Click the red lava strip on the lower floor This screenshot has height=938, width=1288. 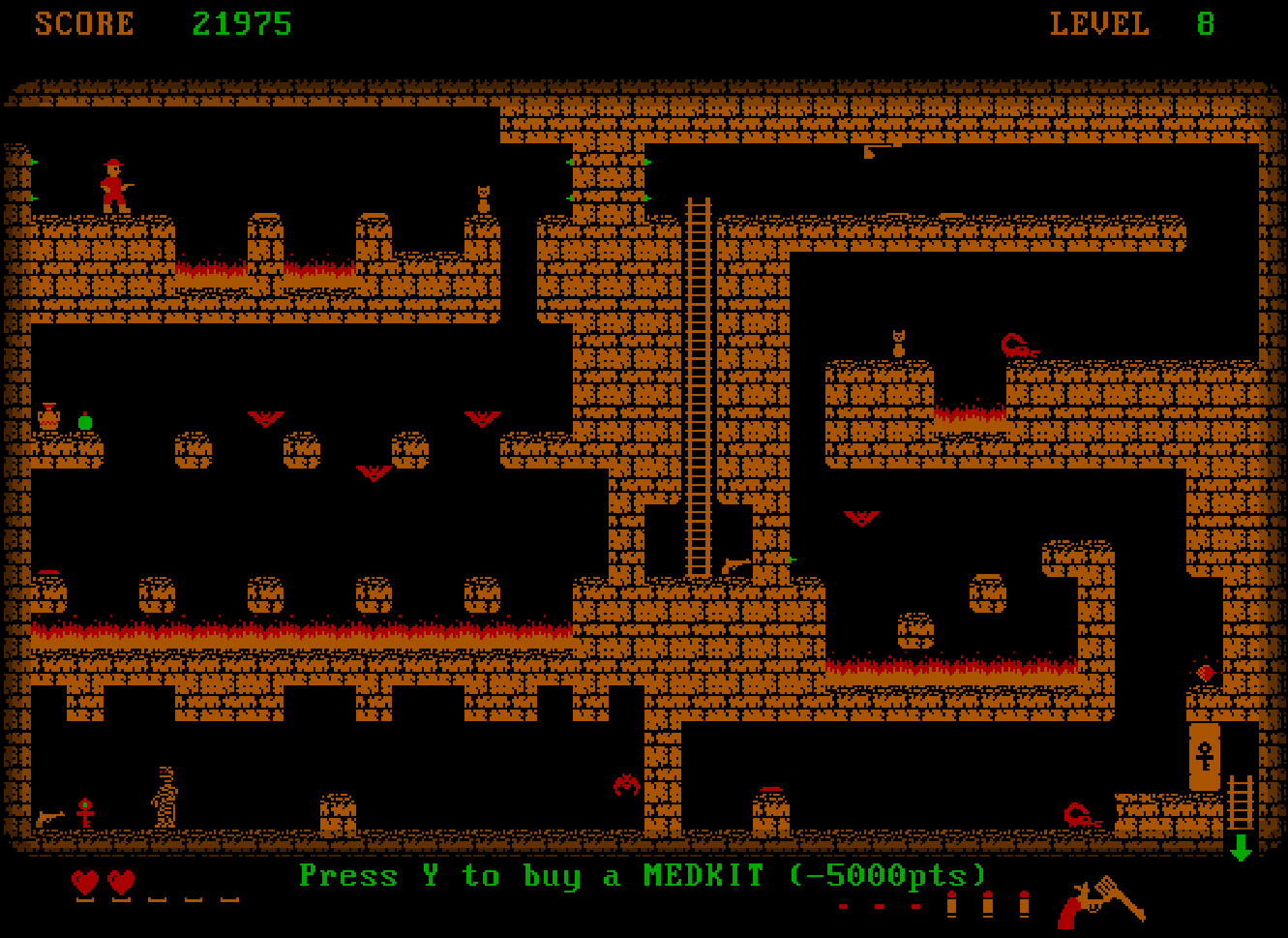pyautogui.click(x=290, y=629)
